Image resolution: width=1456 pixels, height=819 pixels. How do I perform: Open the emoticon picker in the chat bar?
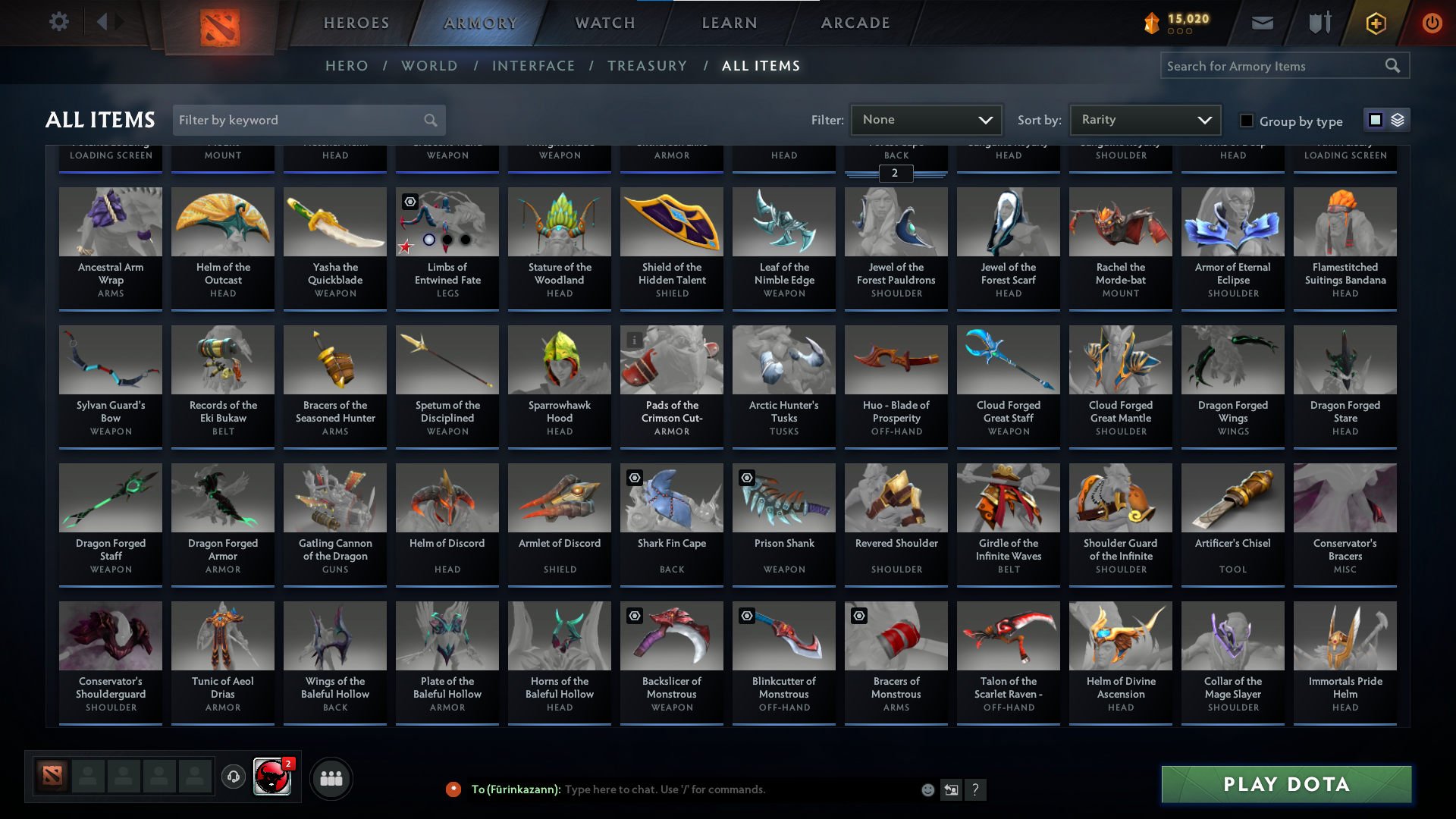click(927, 789)
